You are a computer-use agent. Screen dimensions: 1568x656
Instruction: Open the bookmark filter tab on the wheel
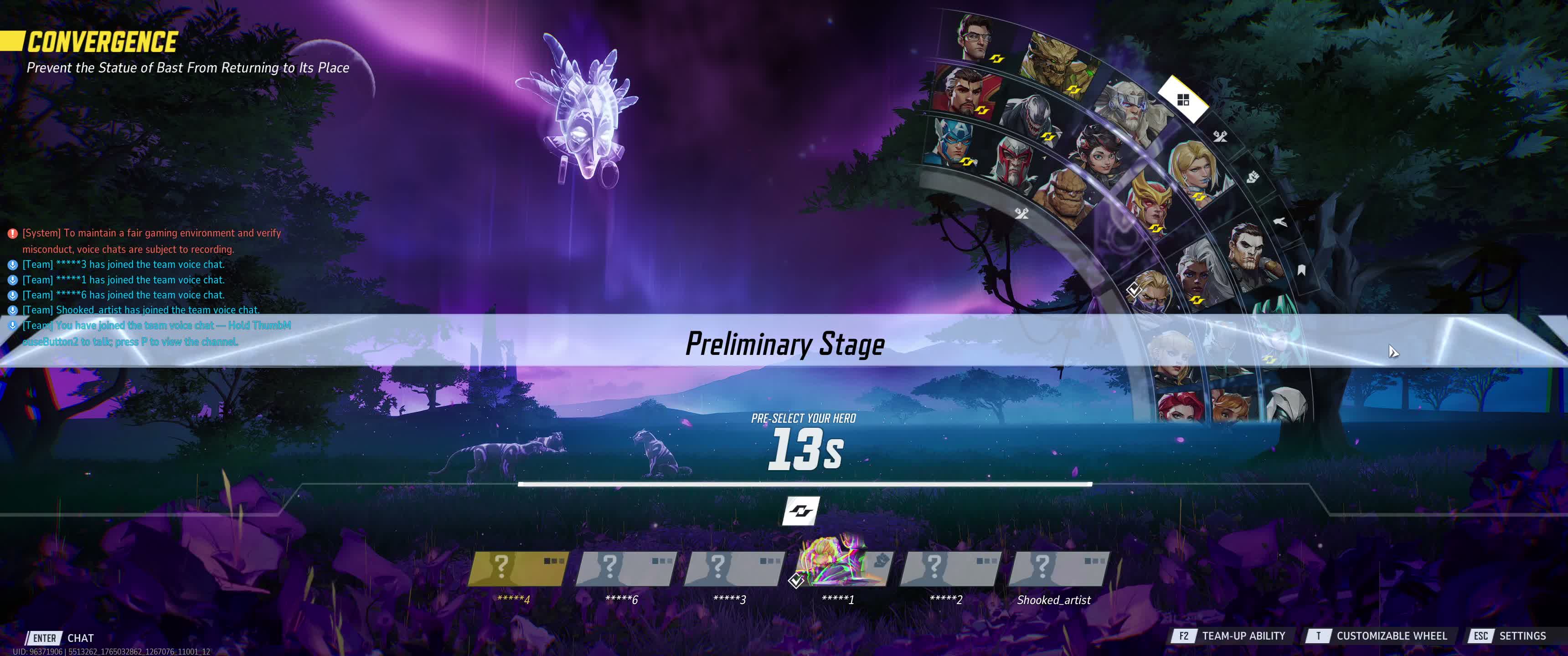pyautogui.click(x=1301, y=270)
